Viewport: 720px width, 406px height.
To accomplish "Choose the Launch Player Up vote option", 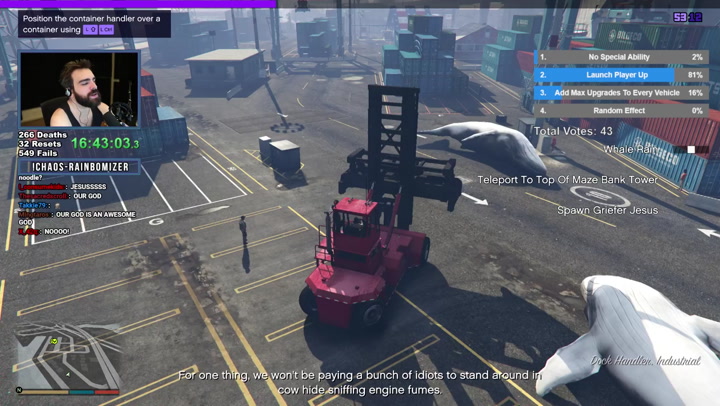I will tap(620, 75).
